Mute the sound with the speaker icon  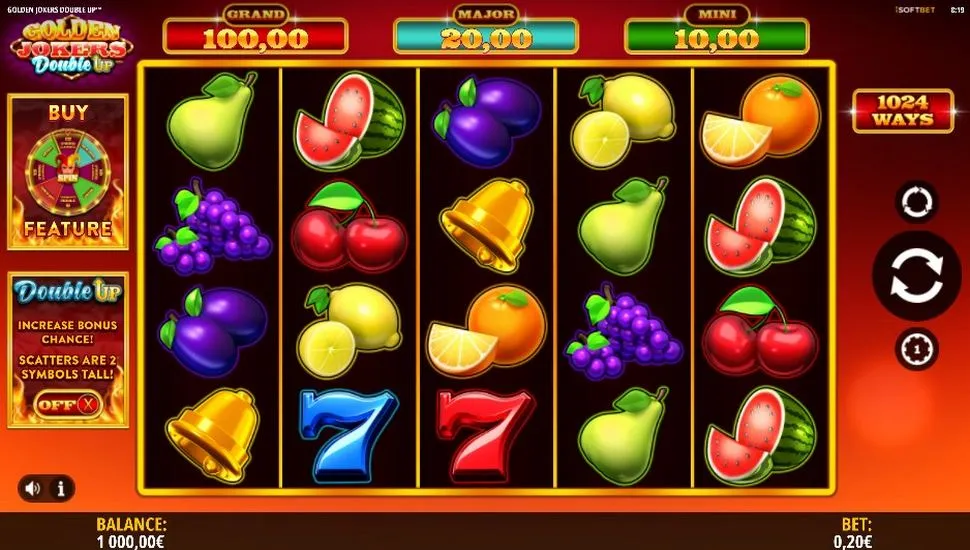34,488
